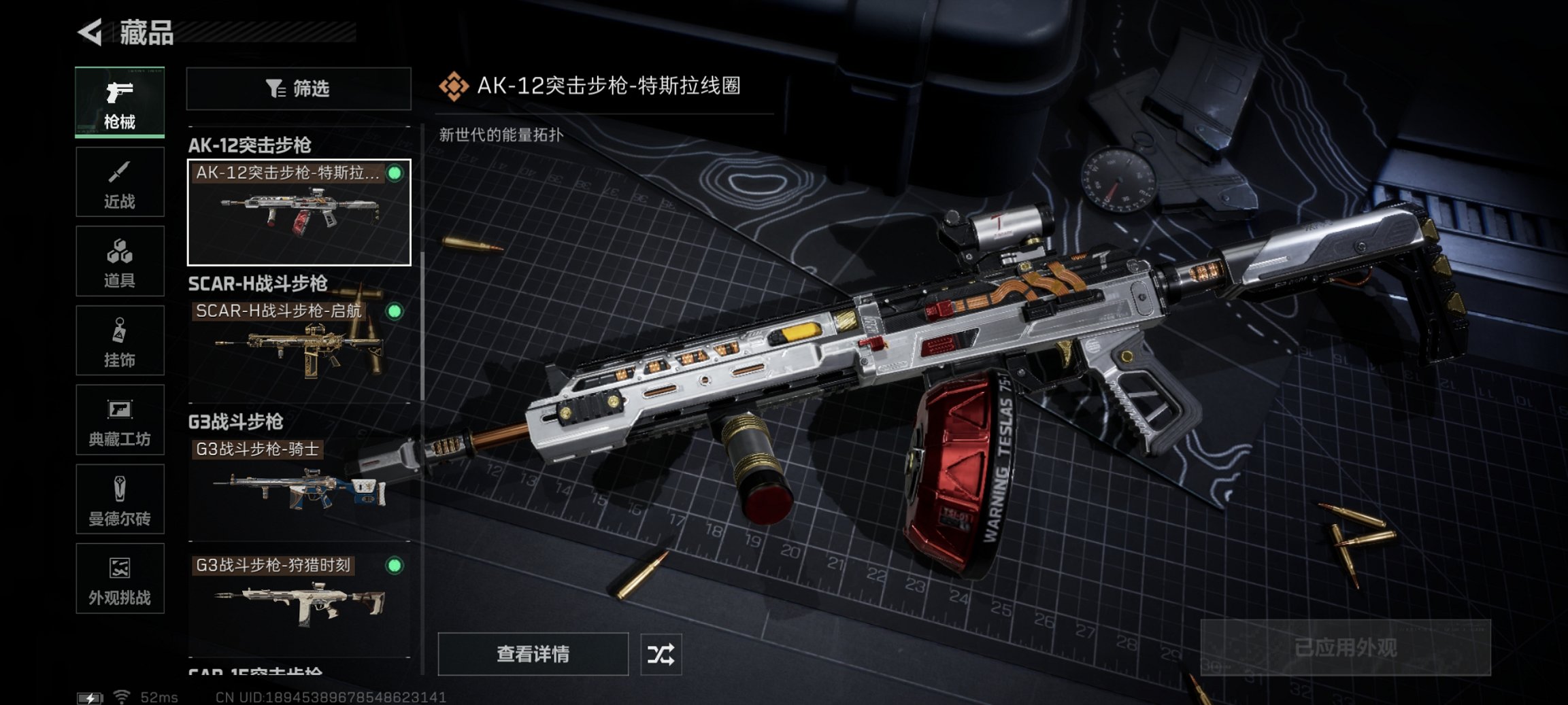Open the 外观挑战 appearance challenge section
Screen dimensions: 1568x705
point(120,579)
